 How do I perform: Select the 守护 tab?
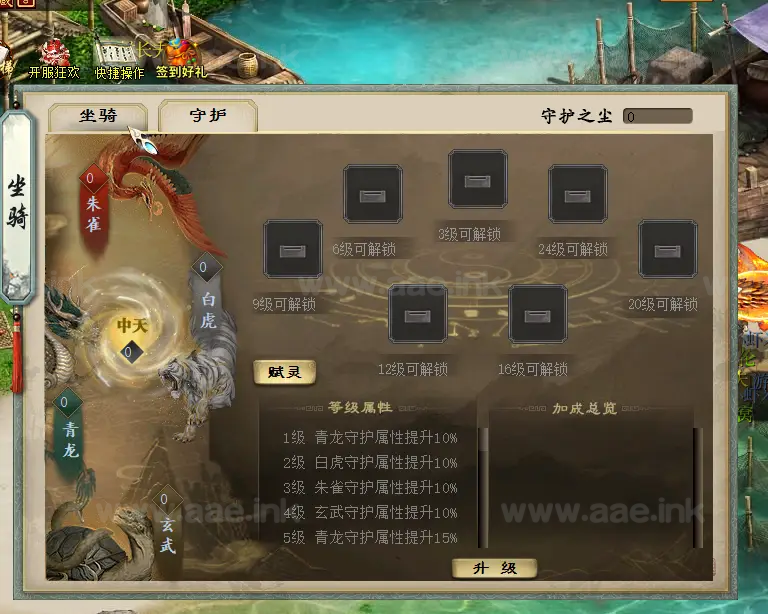click(208, 116)
